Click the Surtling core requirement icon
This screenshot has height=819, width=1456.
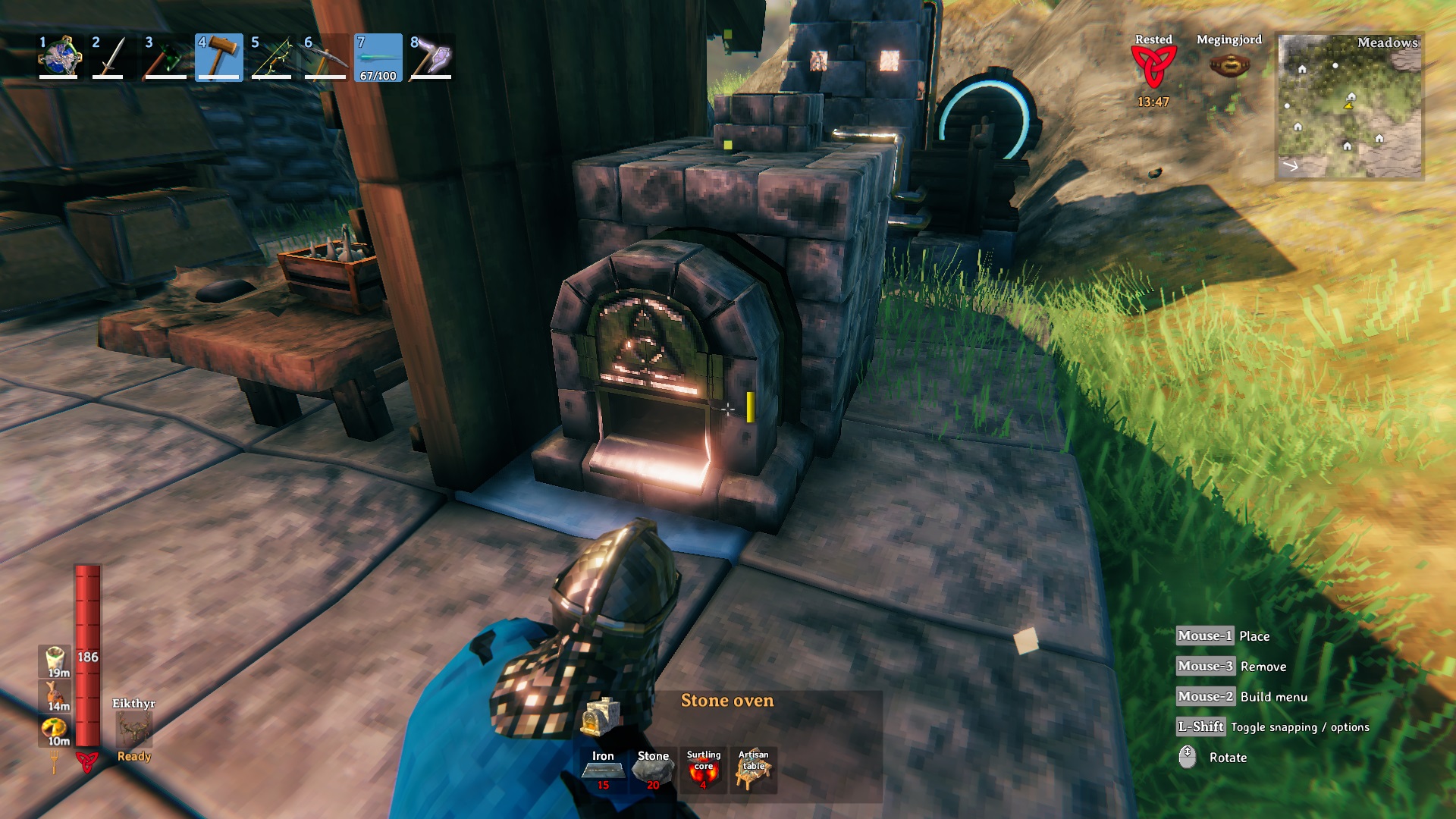[704, 770]
